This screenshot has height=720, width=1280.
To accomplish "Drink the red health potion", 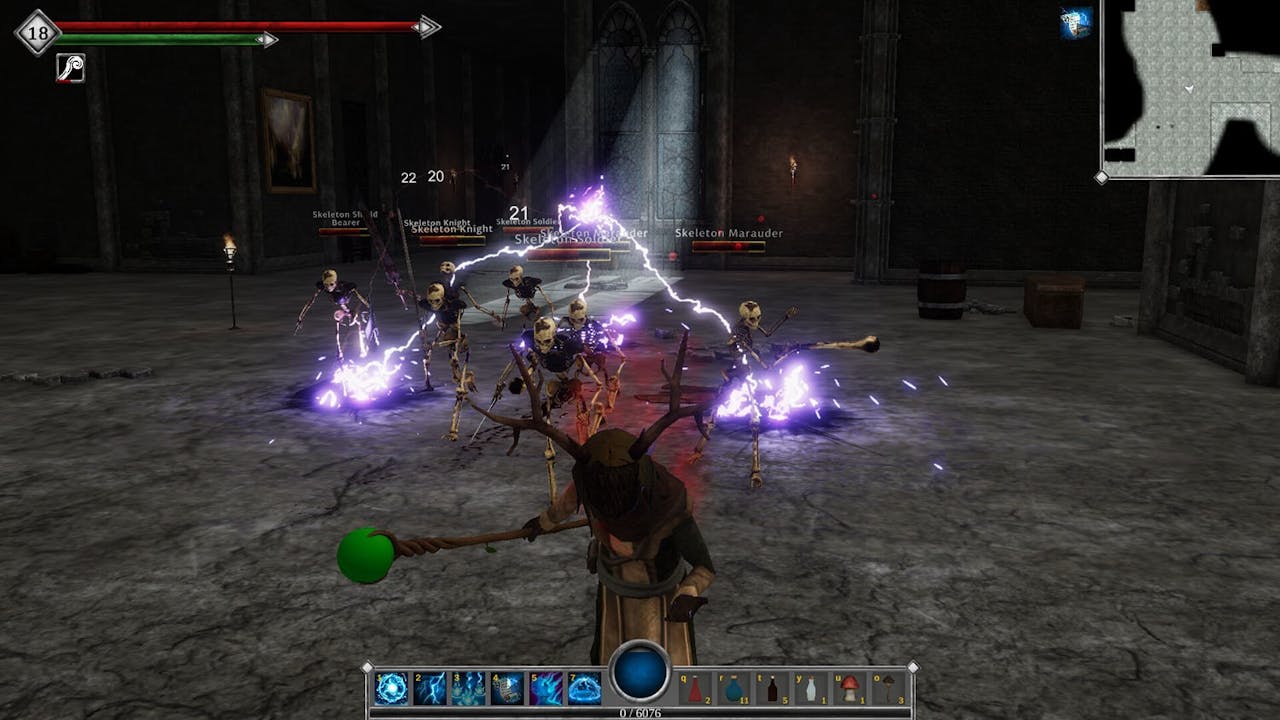I will coord(695,688).
